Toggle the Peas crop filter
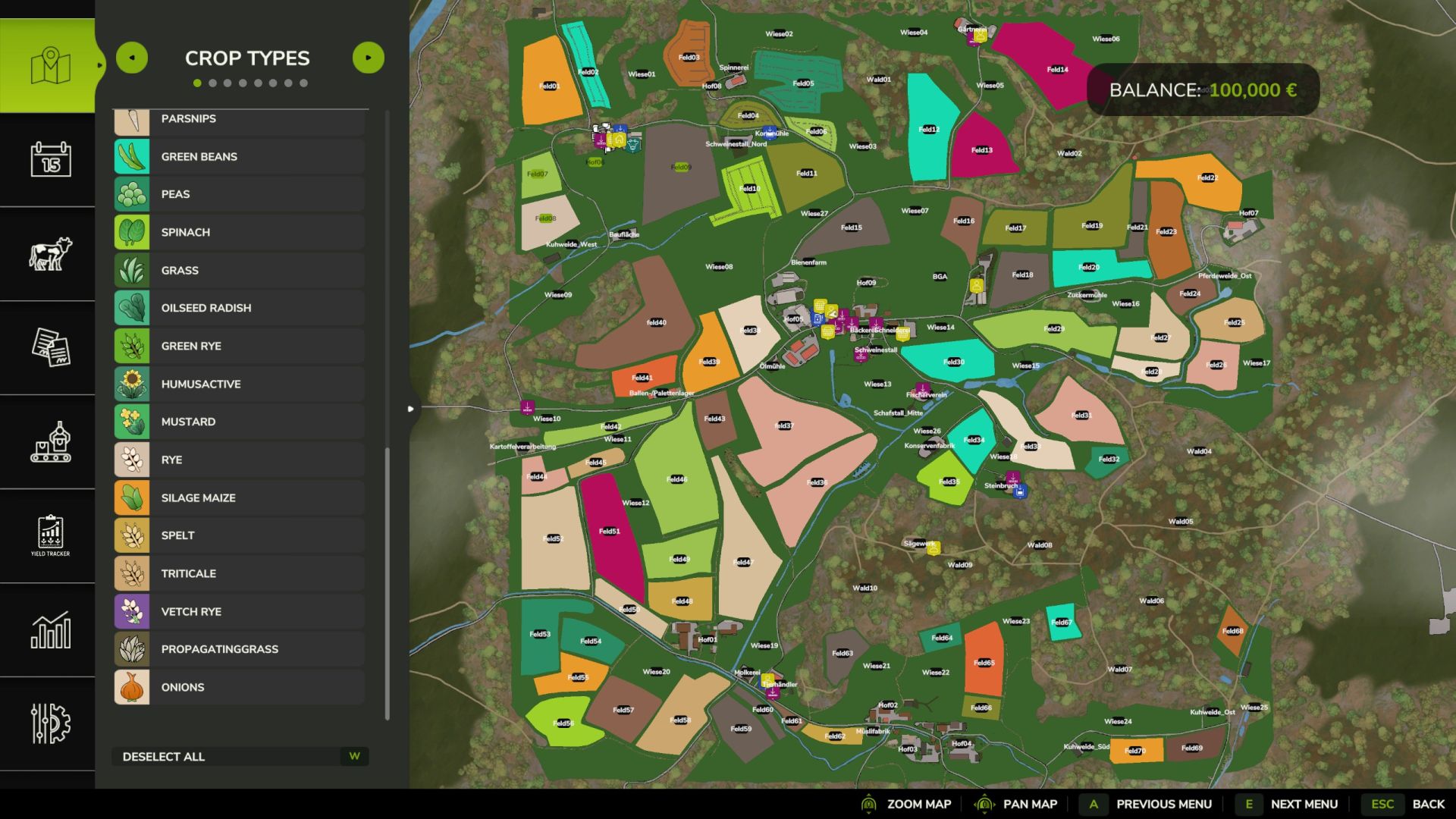 tap(239, 194)
